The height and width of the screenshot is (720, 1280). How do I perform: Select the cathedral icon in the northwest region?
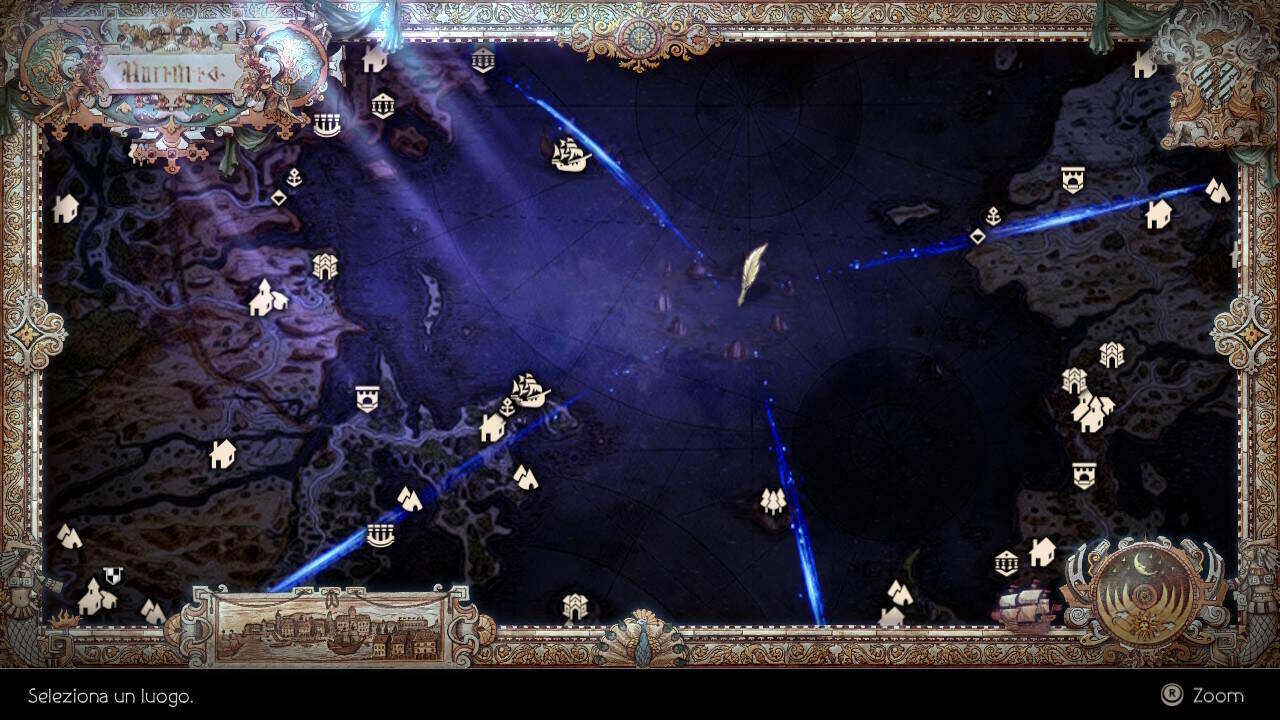(x=325, y=265)
